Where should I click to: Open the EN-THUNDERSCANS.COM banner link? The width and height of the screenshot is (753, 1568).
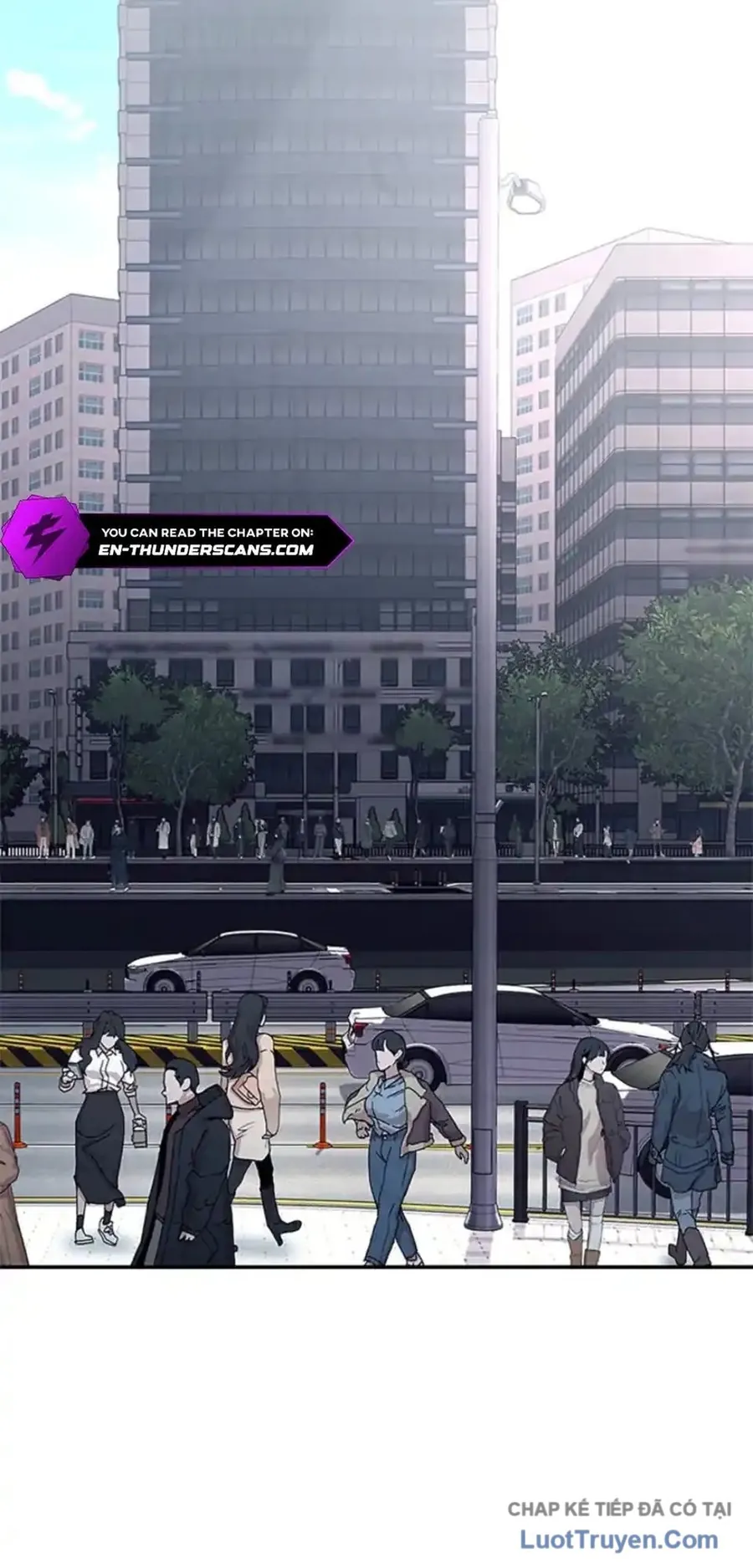point(205,549)
